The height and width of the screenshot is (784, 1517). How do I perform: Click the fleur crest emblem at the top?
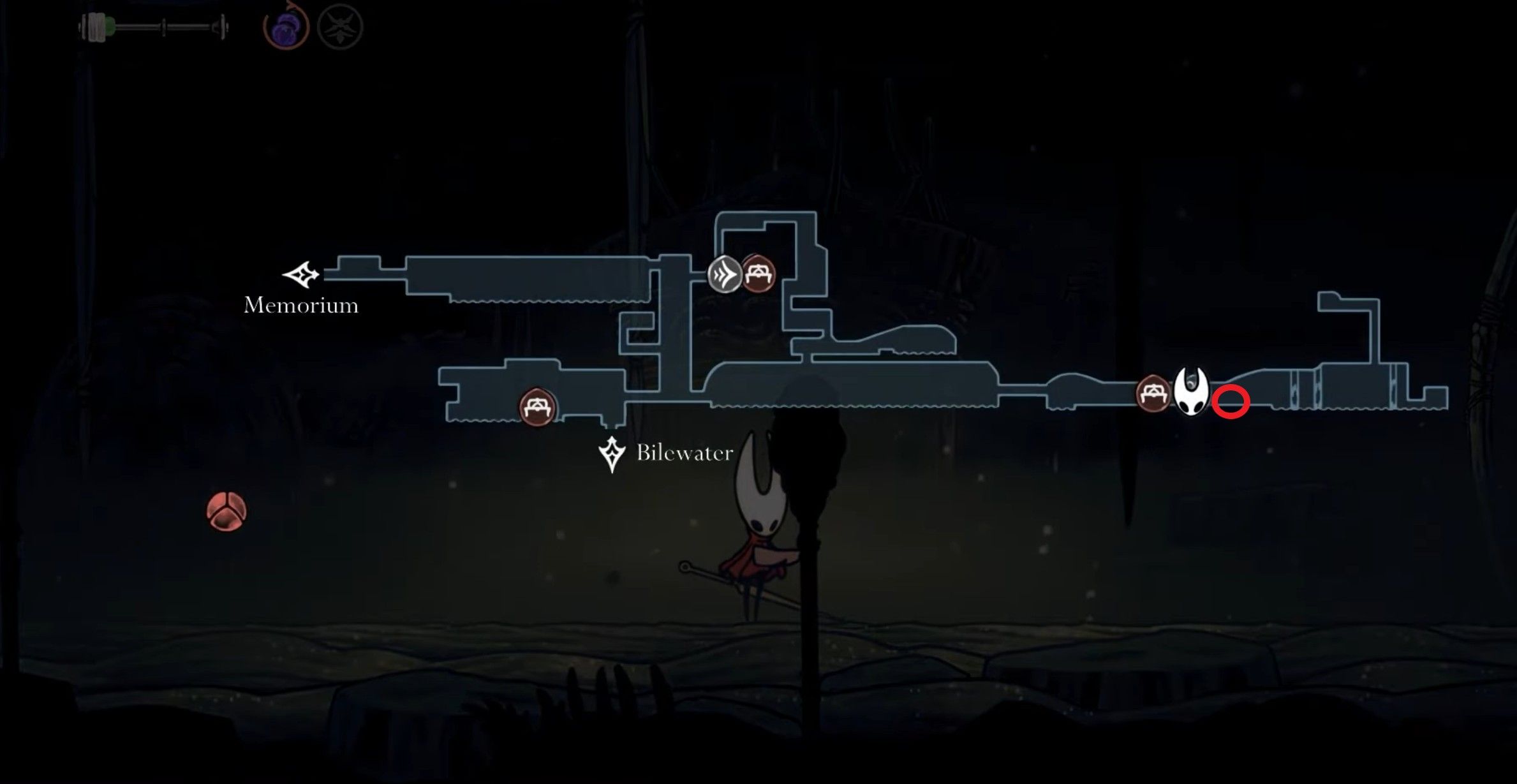[341, 27]
